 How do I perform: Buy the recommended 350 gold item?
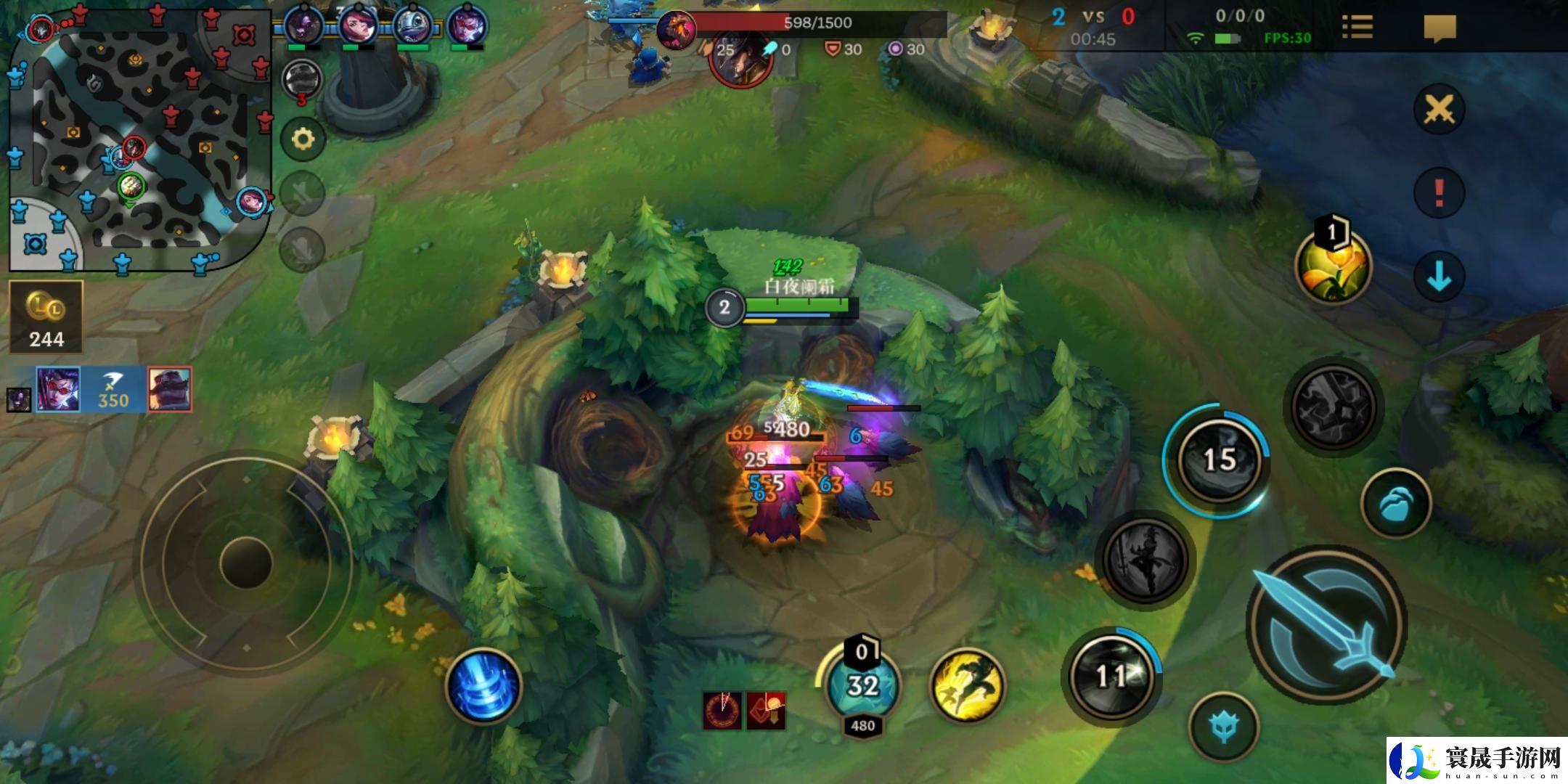click(114, 390)
